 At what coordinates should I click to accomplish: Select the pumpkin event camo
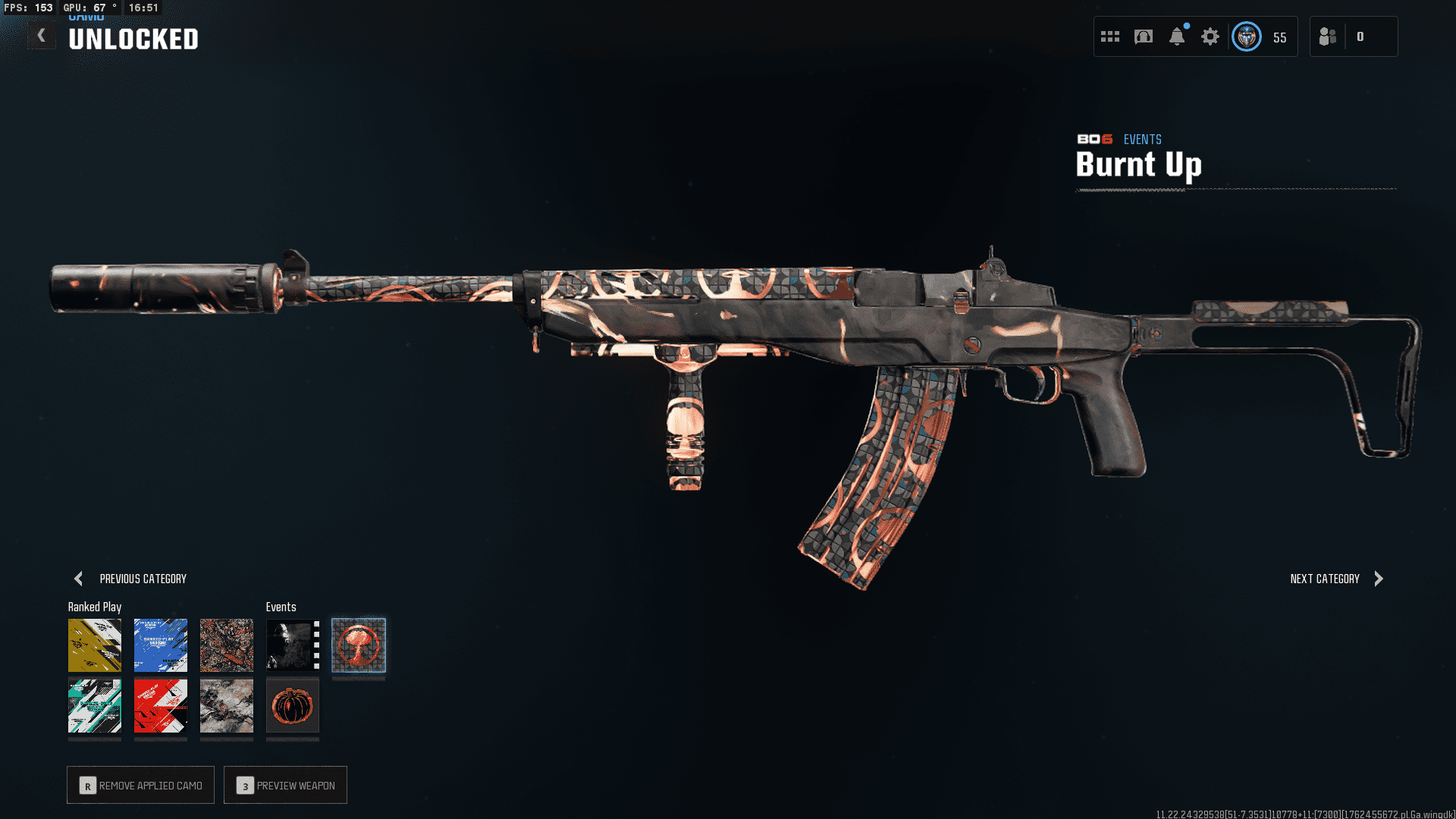click(x=293, y=706)
